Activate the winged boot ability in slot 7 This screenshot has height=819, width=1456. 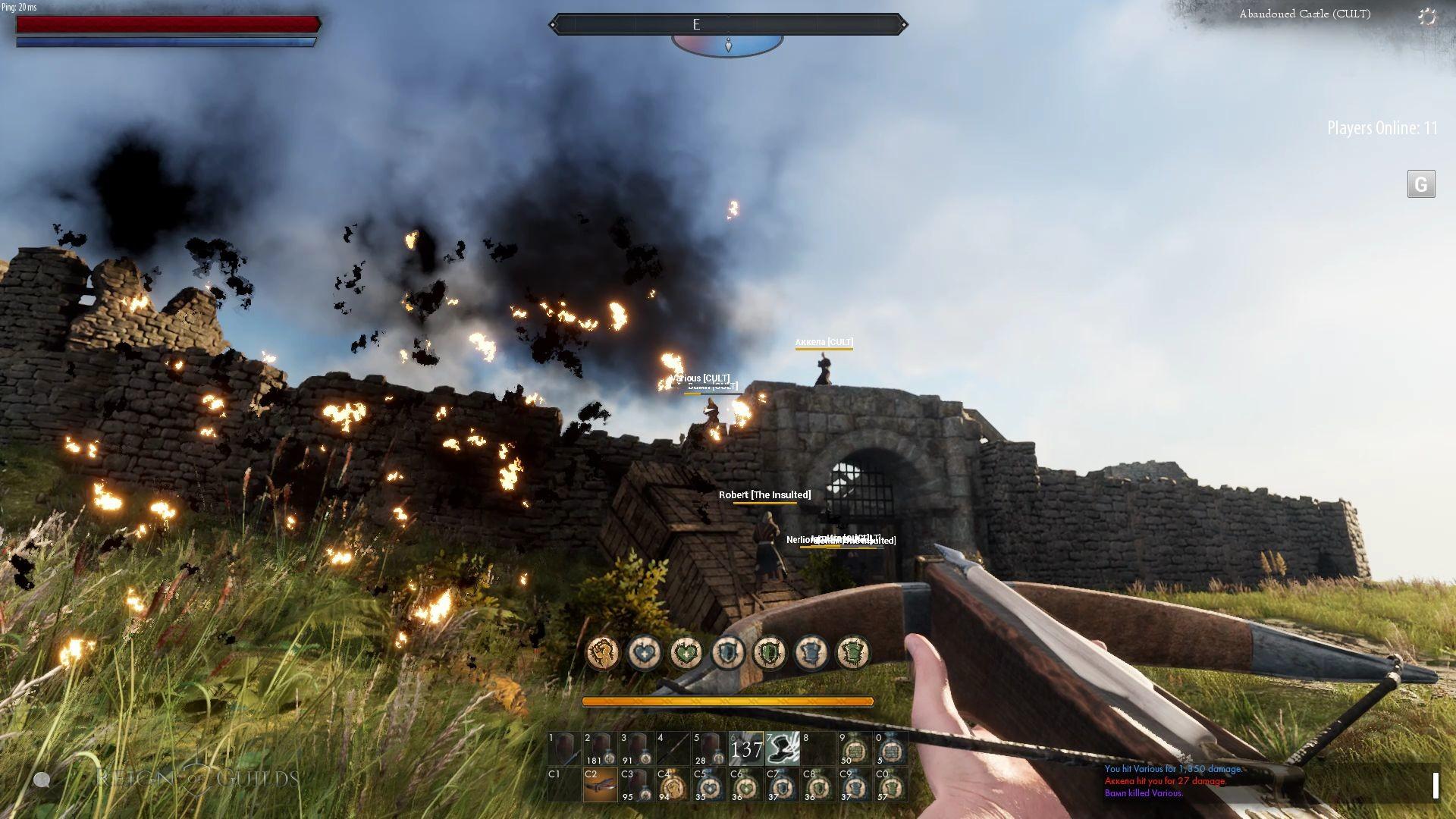[x=782, y=748]
